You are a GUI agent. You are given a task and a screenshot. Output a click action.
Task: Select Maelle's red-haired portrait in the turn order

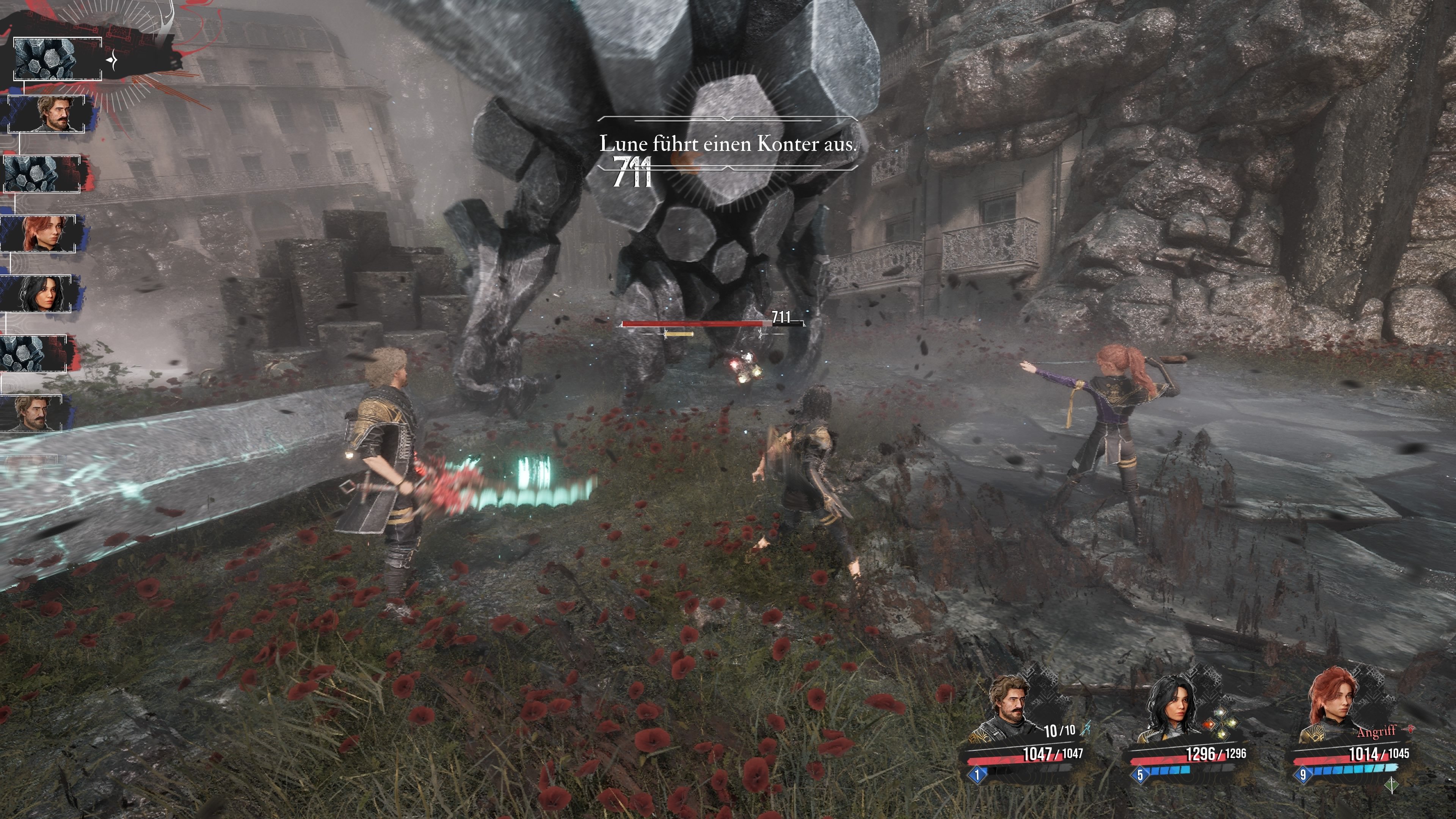pyautogui.click(x=38, y=234)
